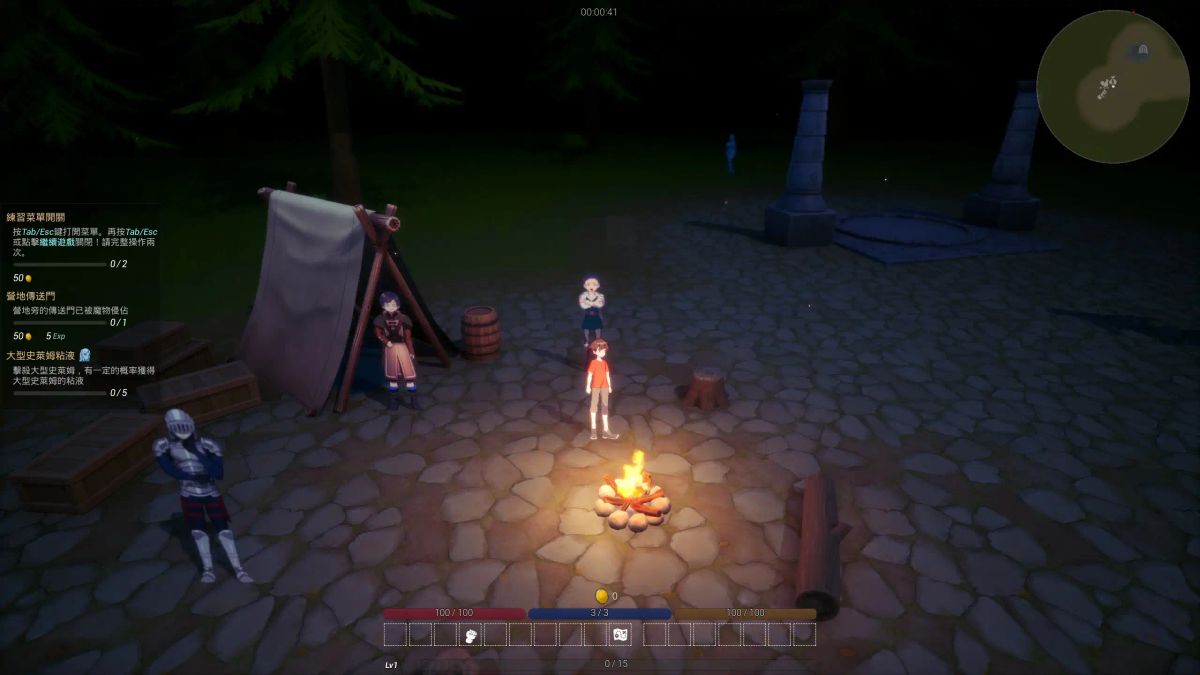The height and width of the screenshot is (675, 1200).
Task: Select the fist attack hotbar slot
Action: [470, 635]
